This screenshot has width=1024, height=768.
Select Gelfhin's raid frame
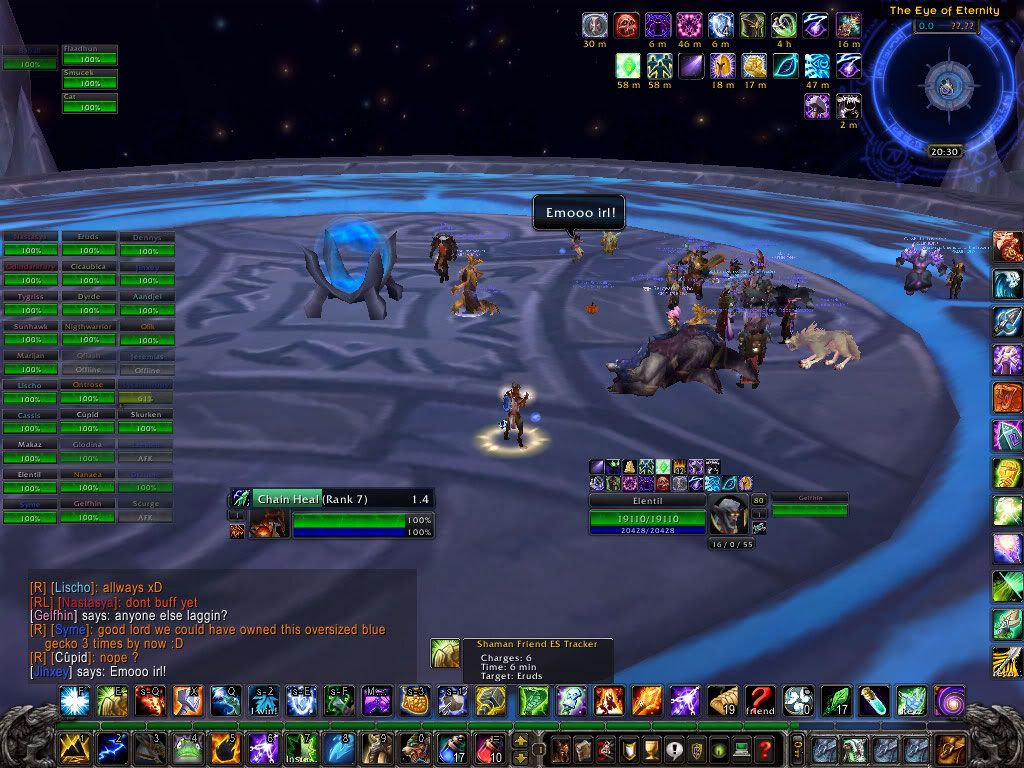coord(88,511)
